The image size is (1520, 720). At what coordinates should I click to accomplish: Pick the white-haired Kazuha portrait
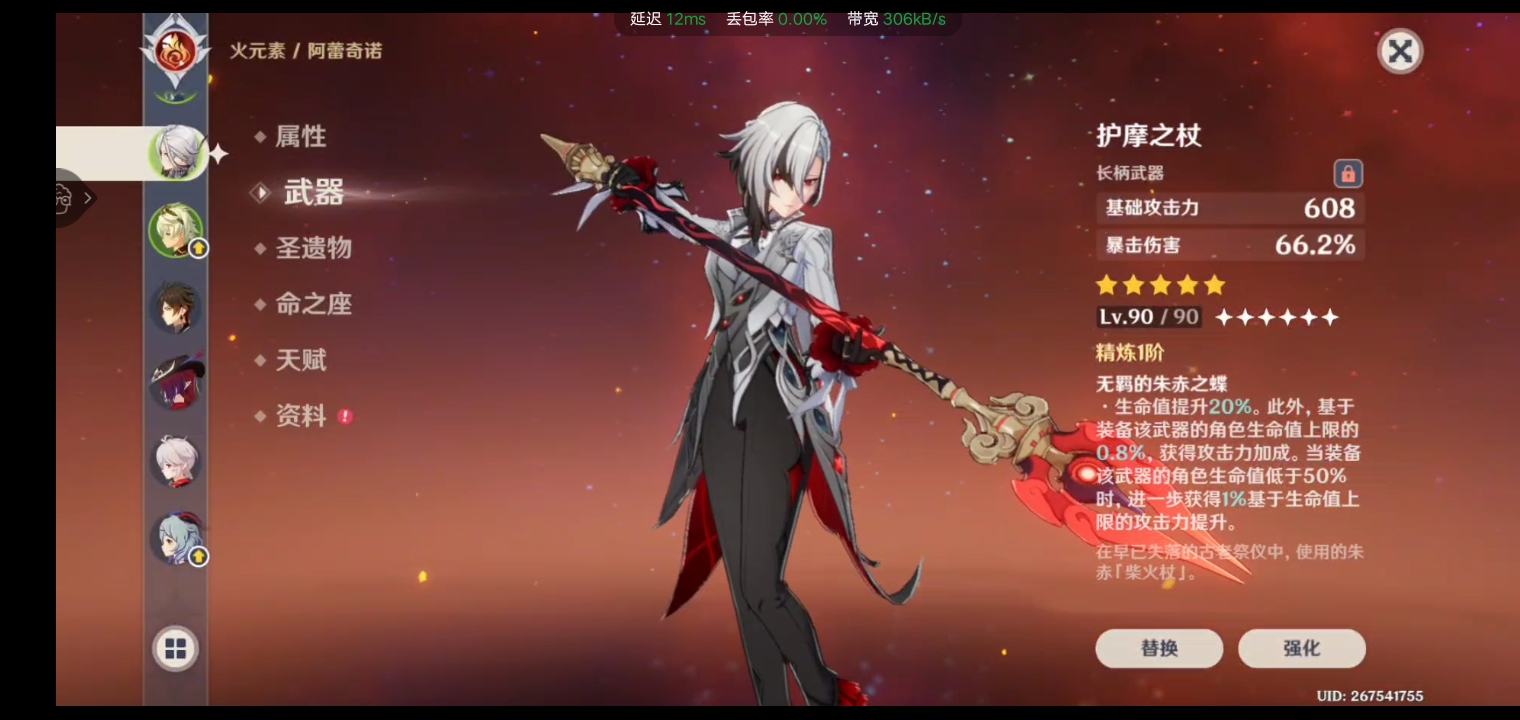coord(176,461)
